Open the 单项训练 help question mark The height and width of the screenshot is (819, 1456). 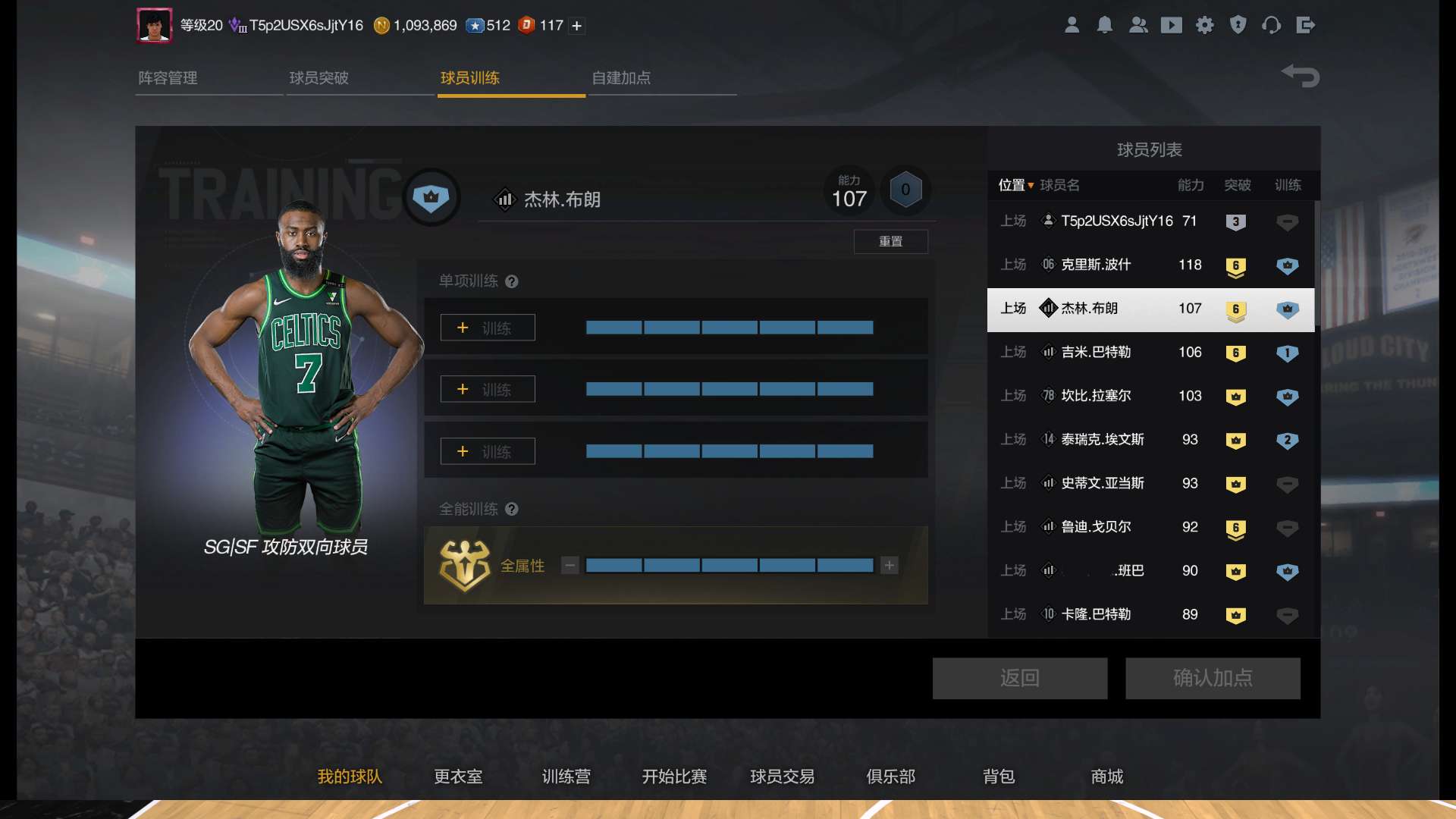[513, 281]
